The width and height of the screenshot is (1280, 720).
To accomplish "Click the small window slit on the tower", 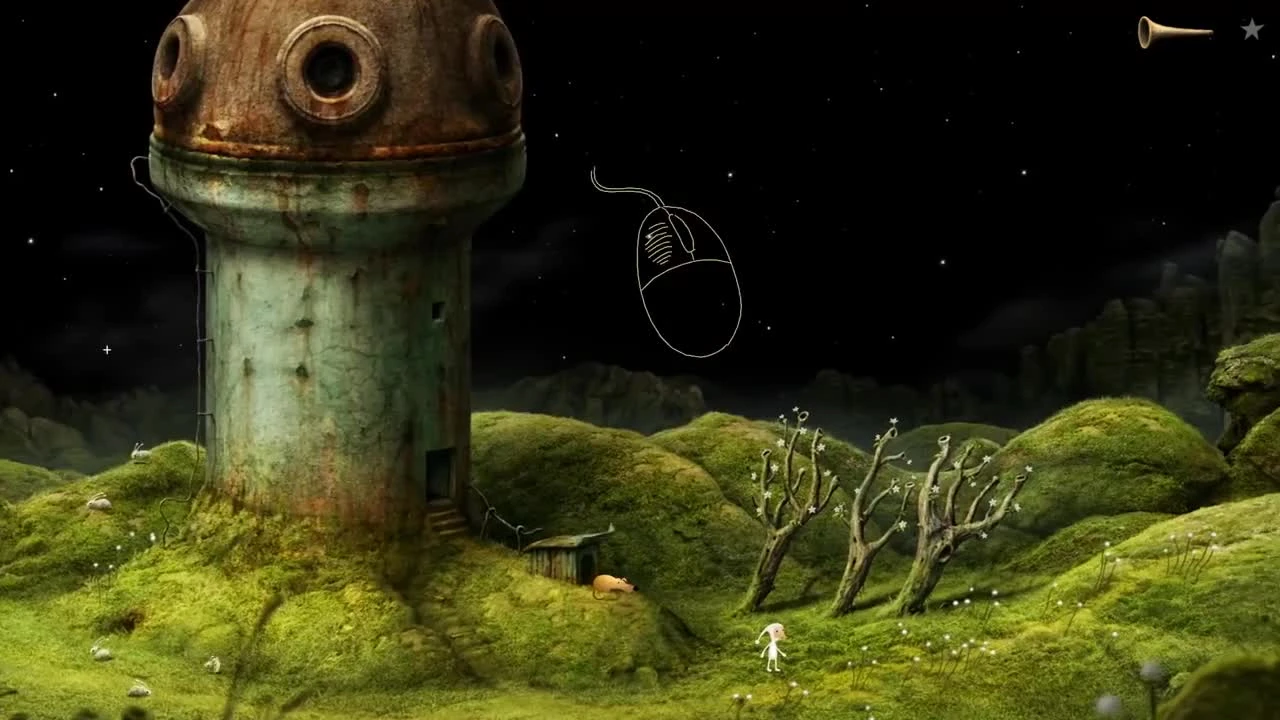I will (x=438, y=310).
